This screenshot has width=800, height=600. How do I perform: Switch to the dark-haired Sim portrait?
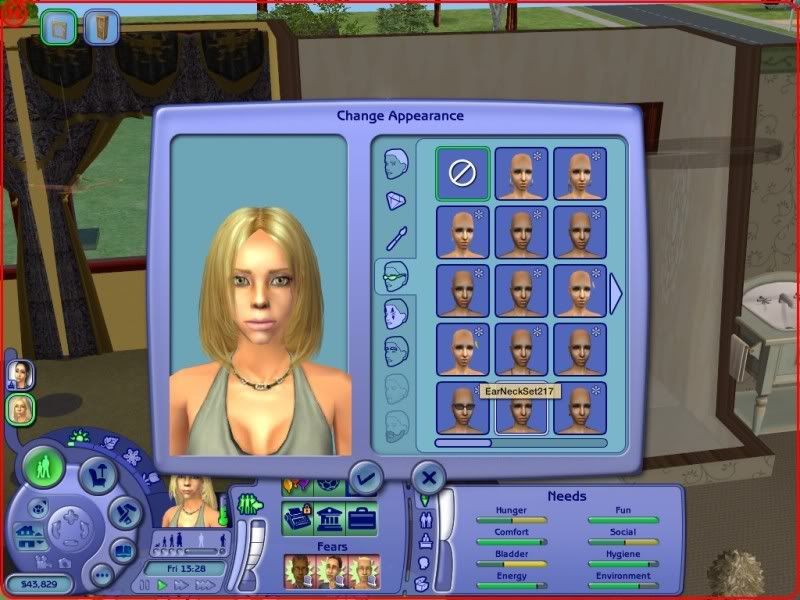(x=21, y=374)
